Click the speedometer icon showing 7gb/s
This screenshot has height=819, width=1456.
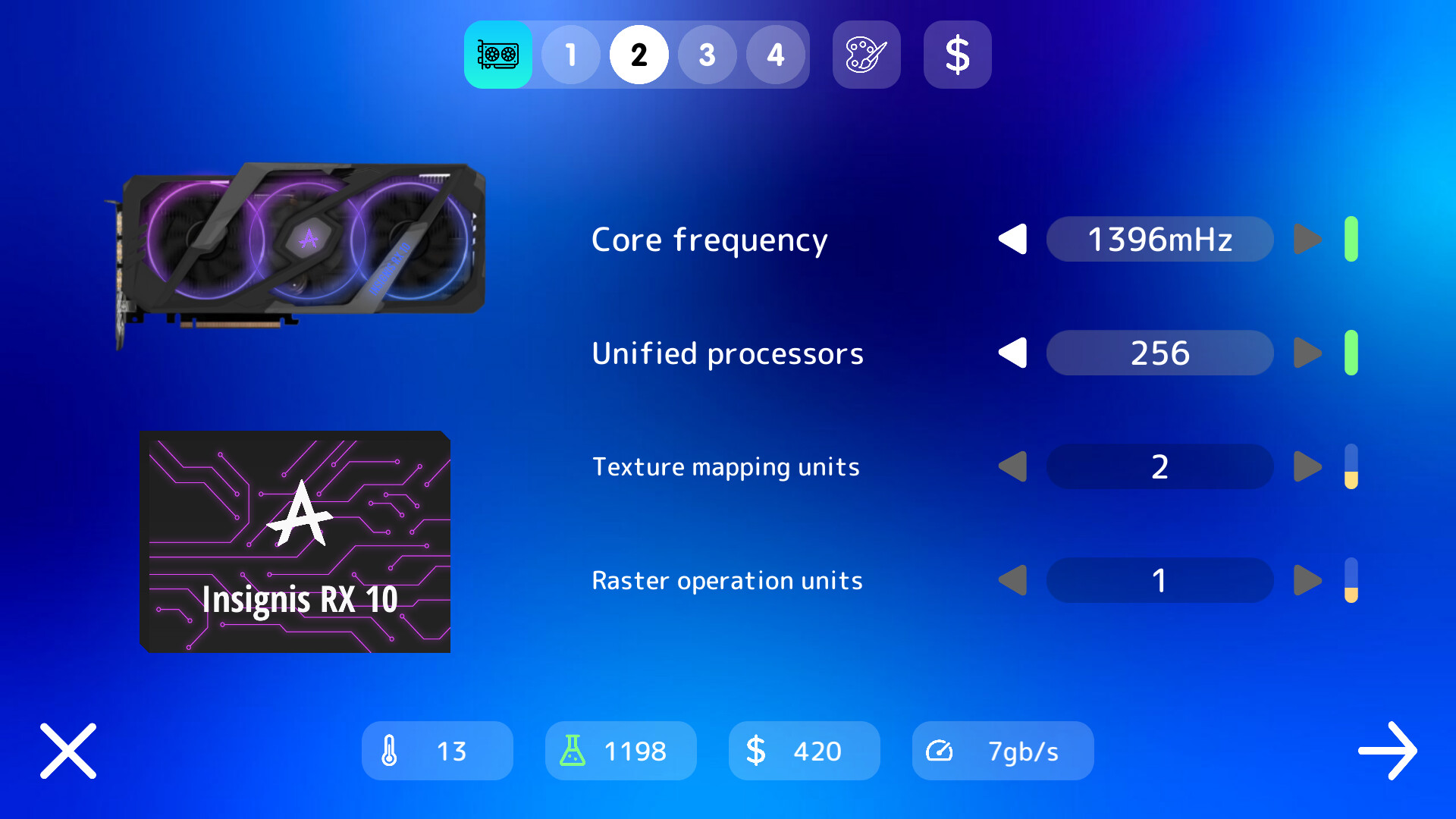click(x=1003, y=751)
